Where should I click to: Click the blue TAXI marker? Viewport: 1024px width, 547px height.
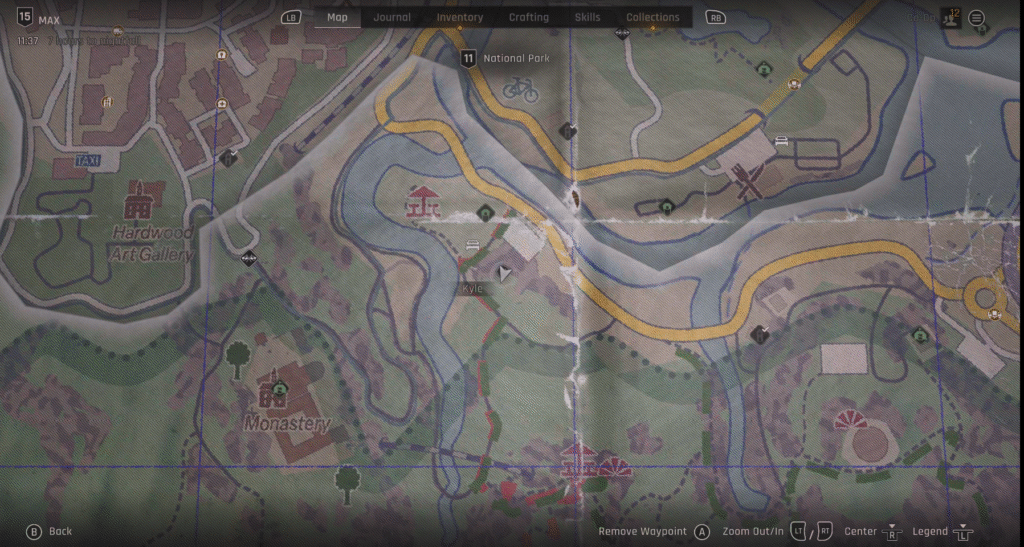click(x=89, y=161)
